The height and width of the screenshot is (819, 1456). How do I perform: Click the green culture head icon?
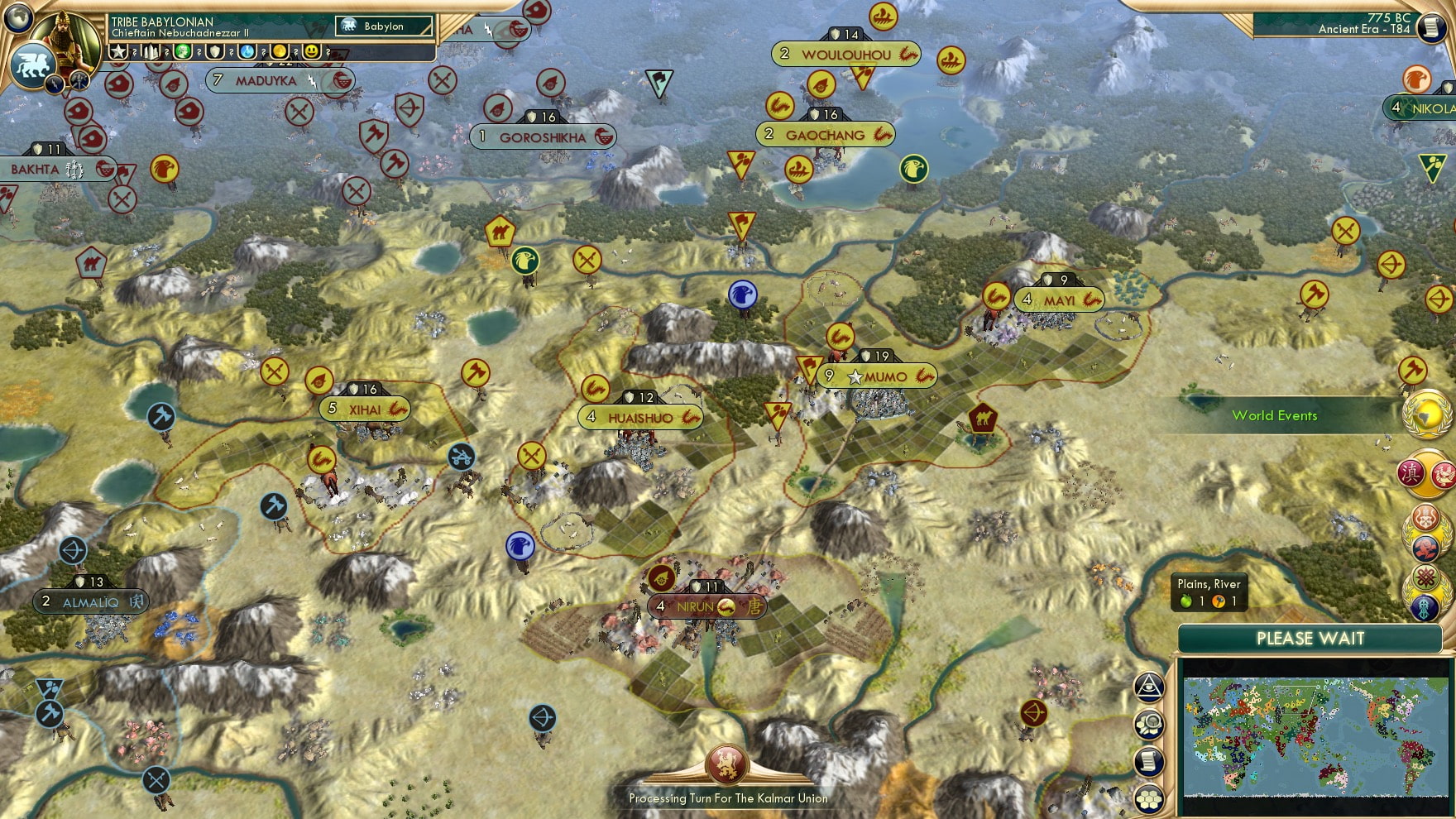click(x=184, y=51)
